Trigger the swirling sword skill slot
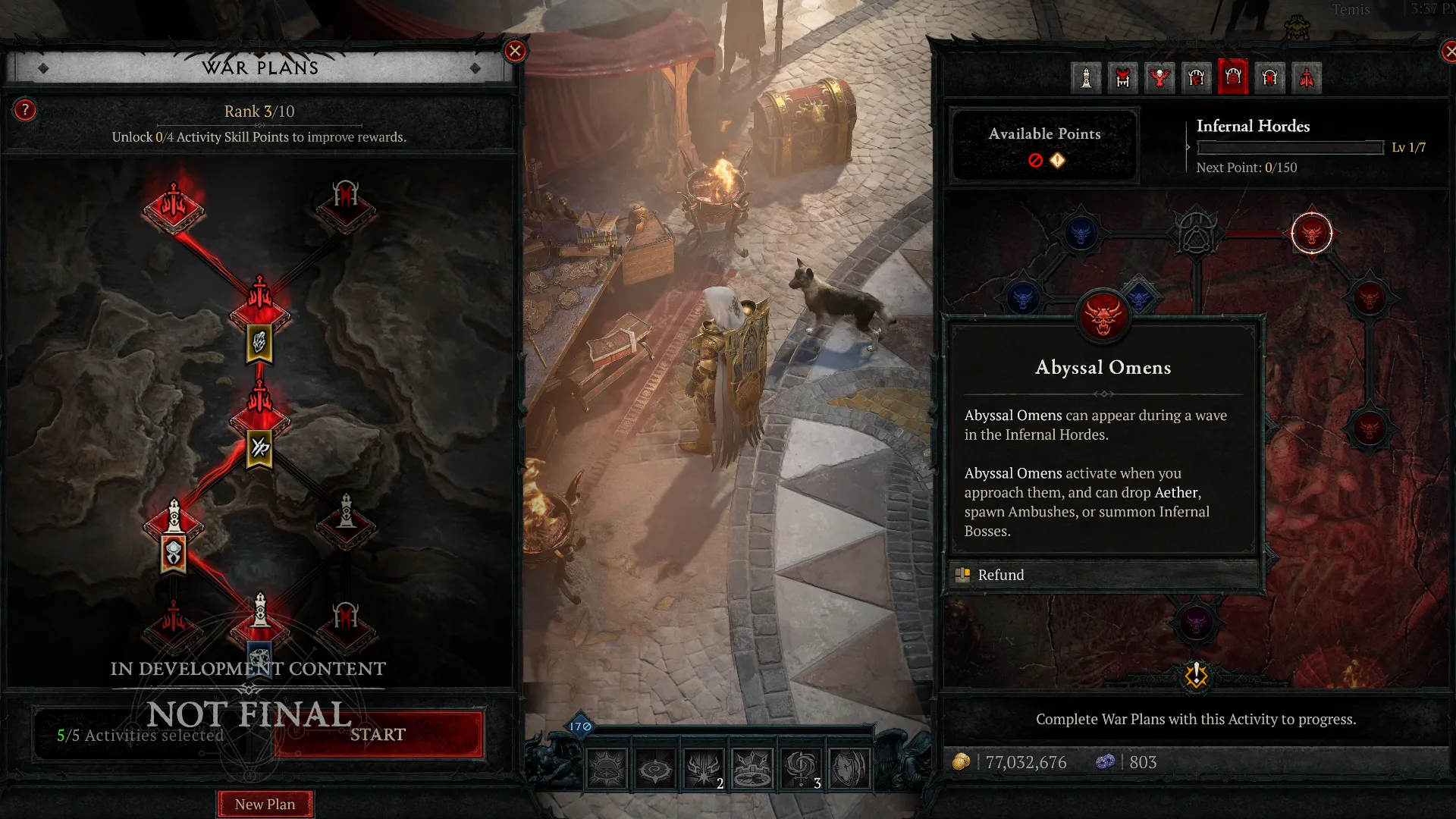The height and width of the screenshot is (819, 1456). tap(801, 769)
